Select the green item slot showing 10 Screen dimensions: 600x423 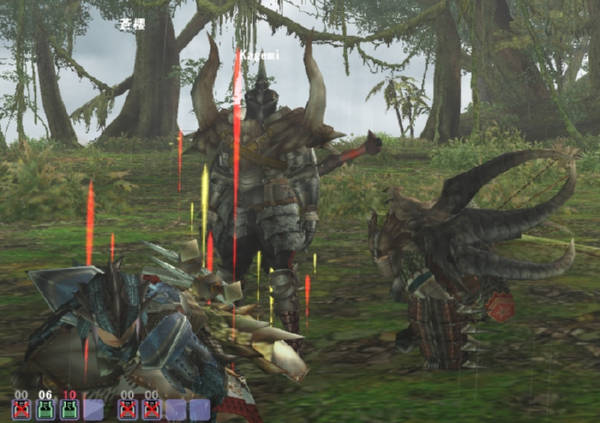[69, 408]
